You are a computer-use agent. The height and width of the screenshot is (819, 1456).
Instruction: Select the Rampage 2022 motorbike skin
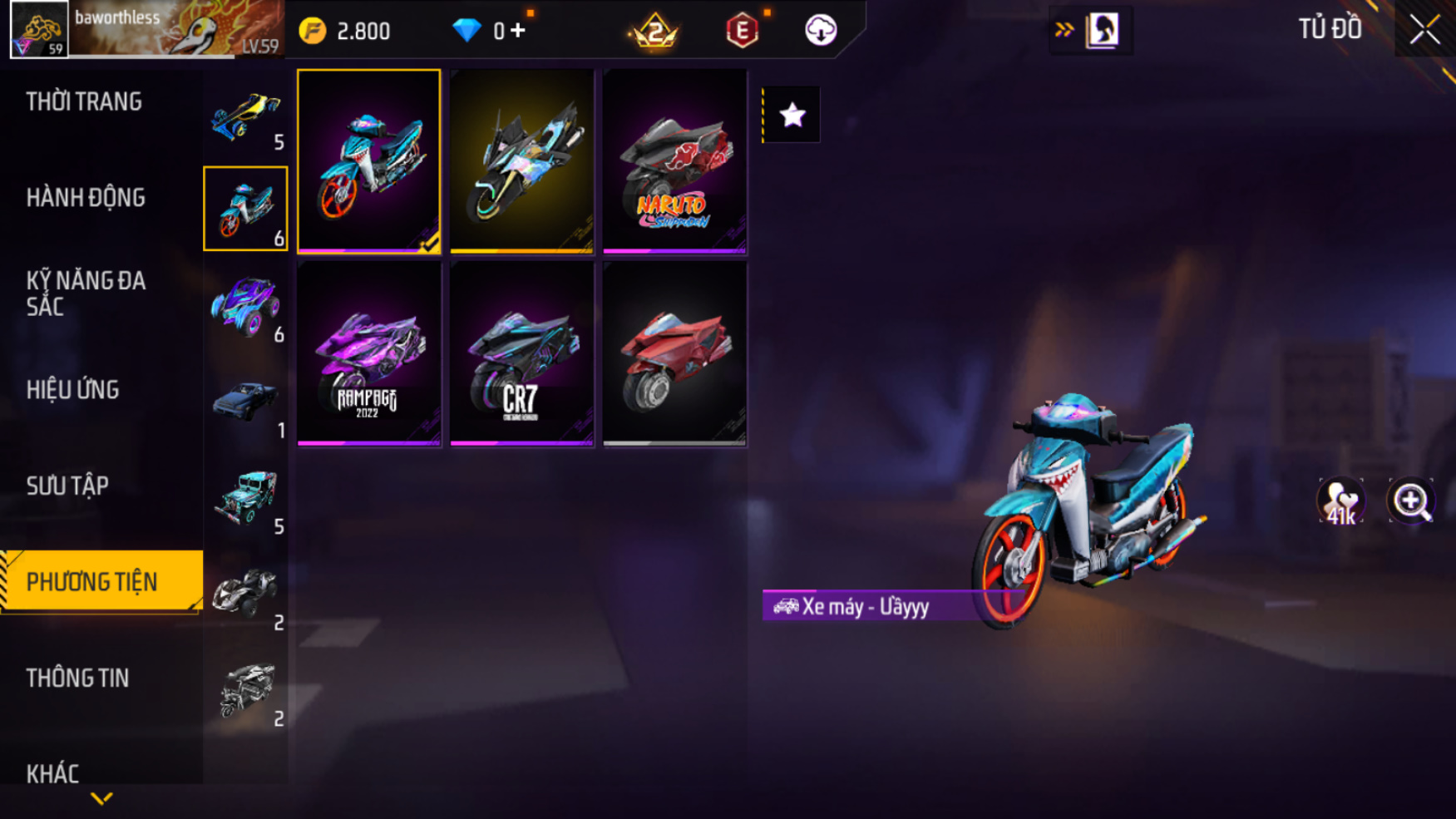pyautogui.click(x=368, y=354)
